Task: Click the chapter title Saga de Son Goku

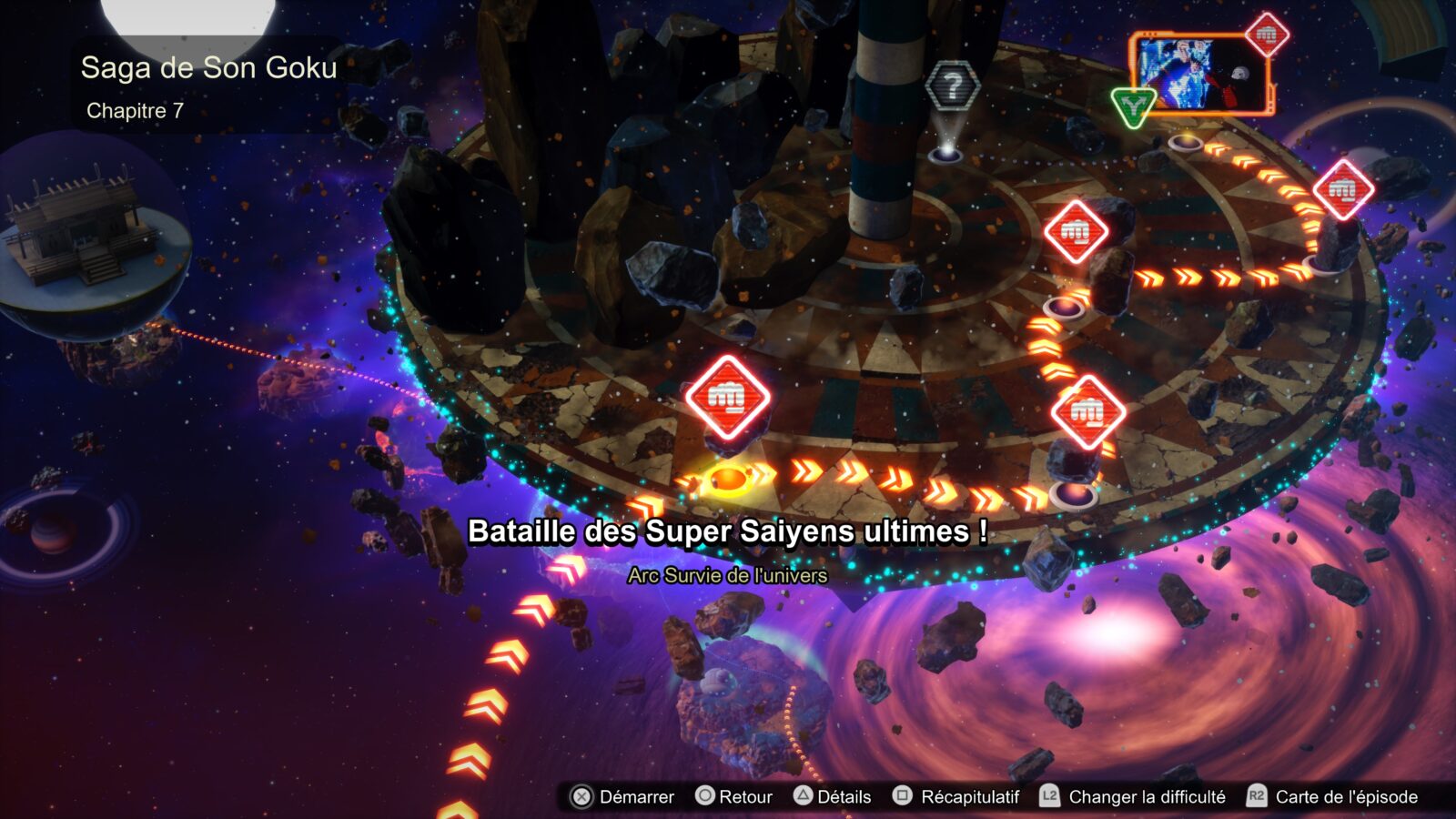Action: tap(208, 68)
